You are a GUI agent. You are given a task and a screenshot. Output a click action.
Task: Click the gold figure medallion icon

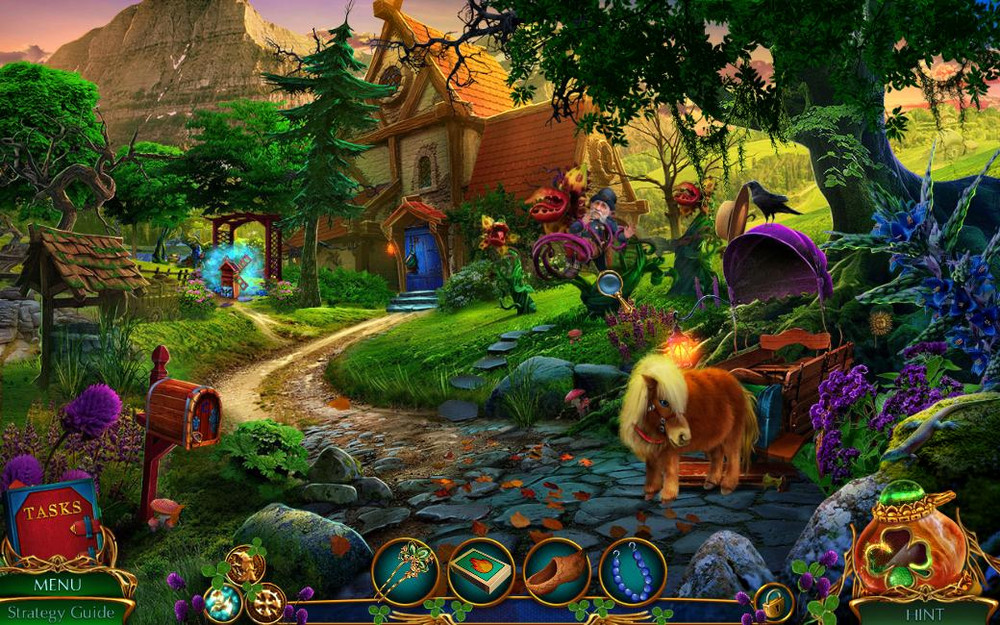point(244,564)
